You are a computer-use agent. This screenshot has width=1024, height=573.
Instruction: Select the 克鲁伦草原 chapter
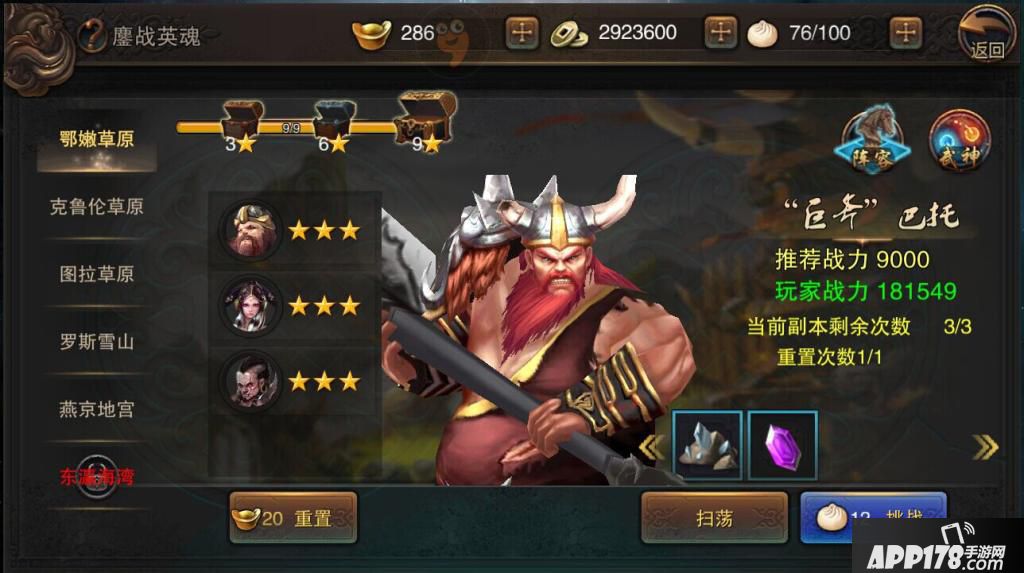(97, 207)
